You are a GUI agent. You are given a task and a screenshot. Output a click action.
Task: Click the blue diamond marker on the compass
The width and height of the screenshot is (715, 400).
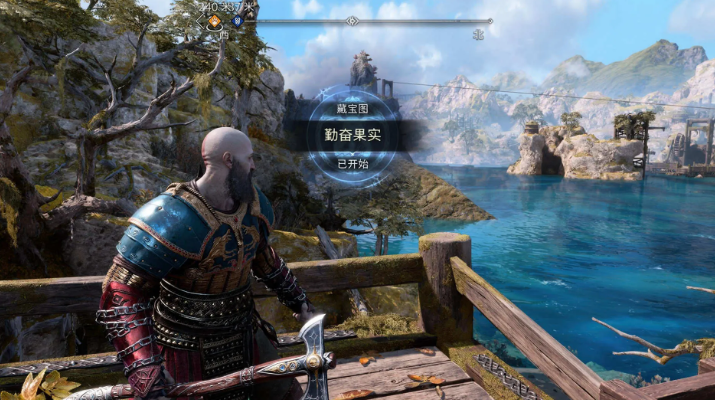pos(236,20)
